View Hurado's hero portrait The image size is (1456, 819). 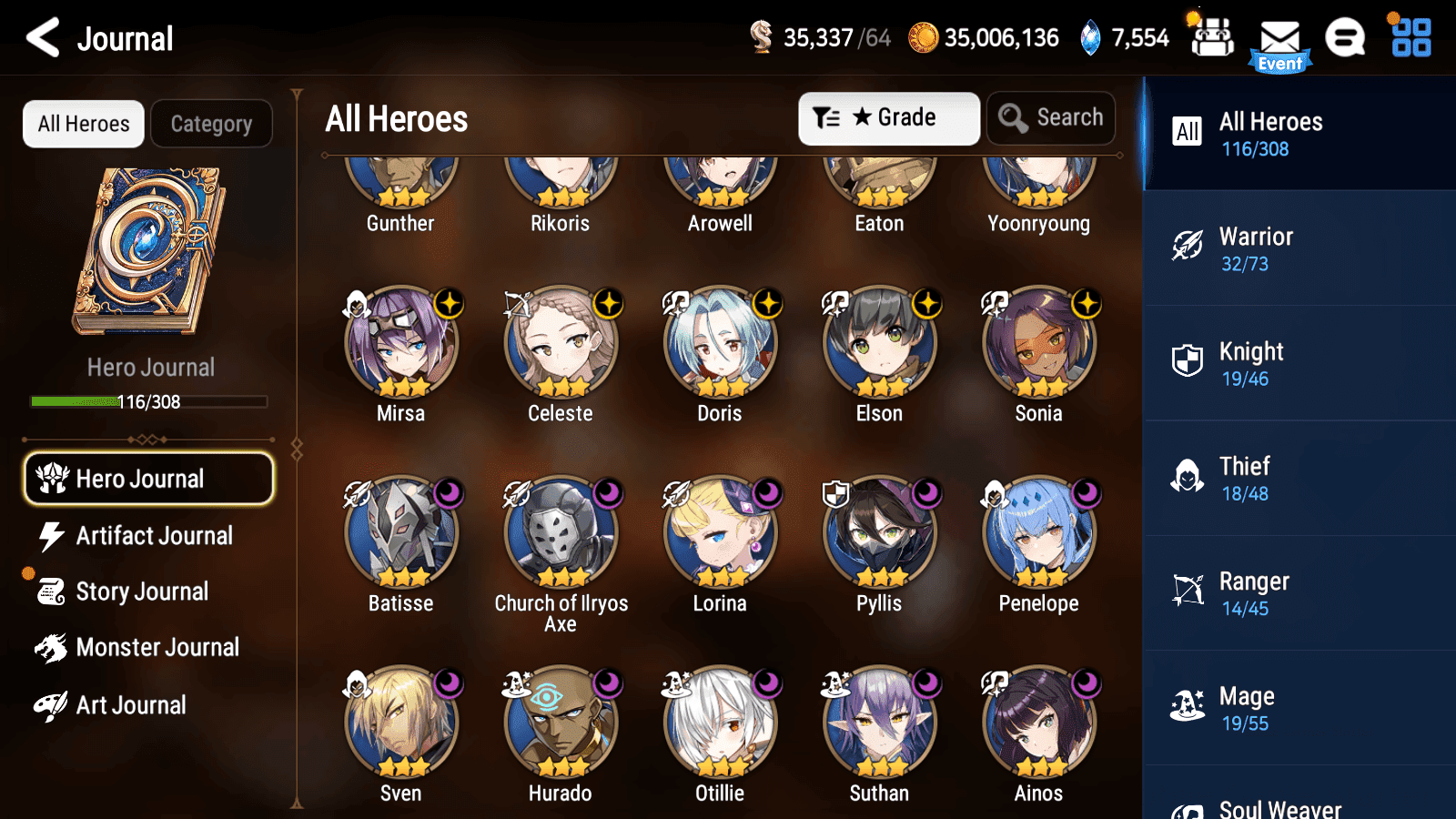[561, 719]
